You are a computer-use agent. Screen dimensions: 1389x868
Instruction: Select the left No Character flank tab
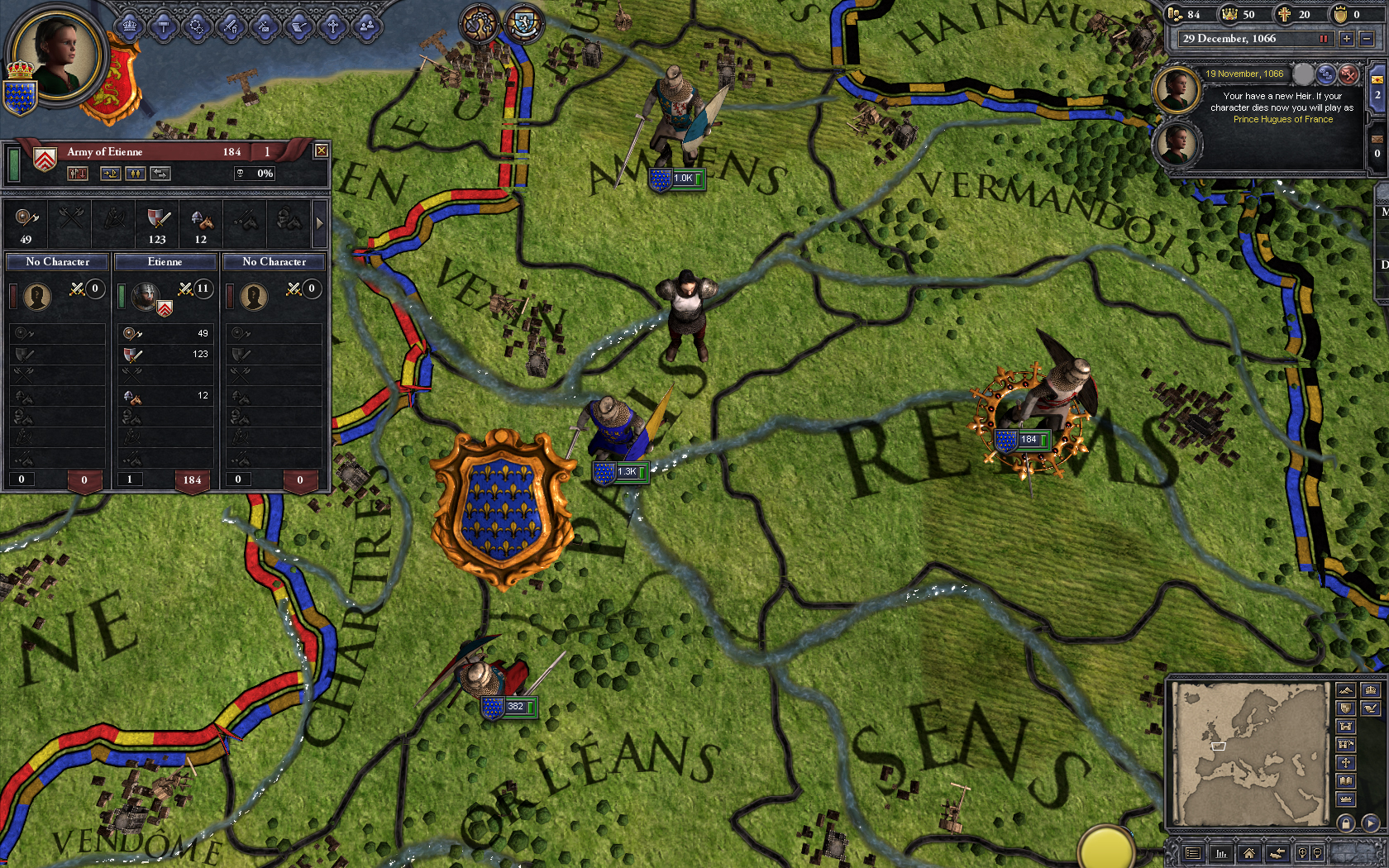56,261
